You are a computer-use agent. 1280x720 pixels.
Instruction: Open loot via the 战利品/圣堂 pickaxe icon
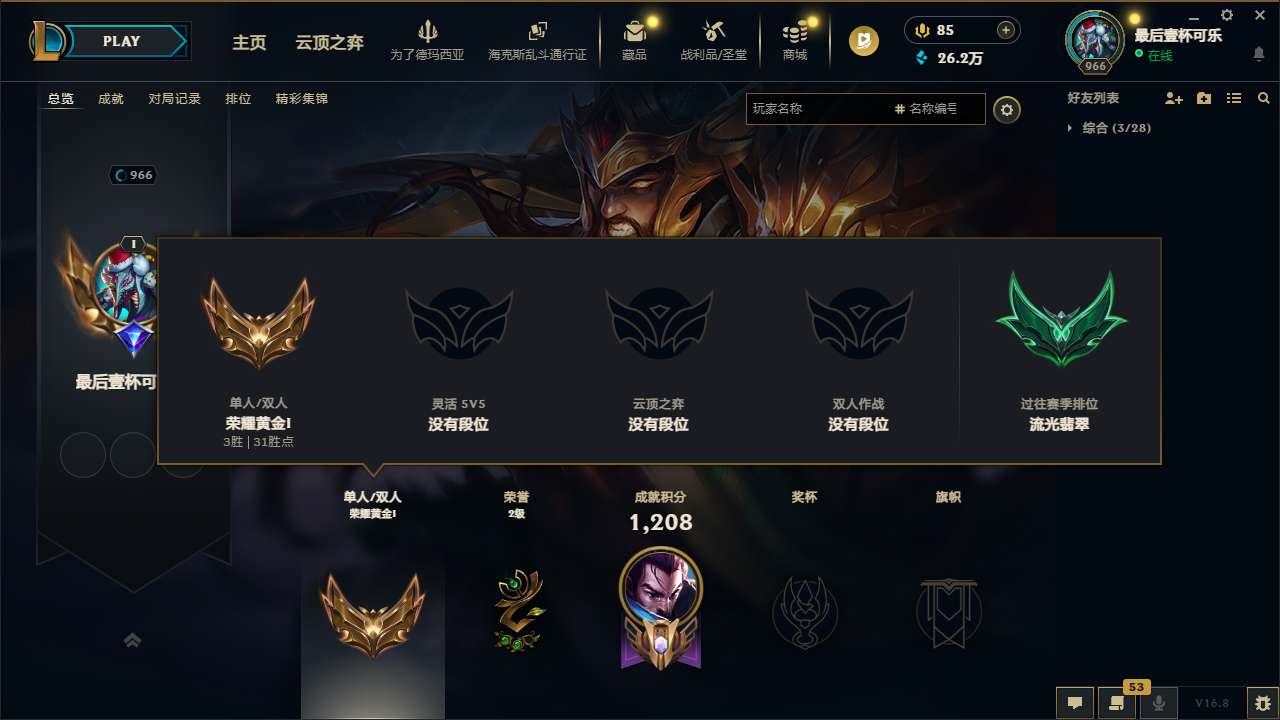712,33
